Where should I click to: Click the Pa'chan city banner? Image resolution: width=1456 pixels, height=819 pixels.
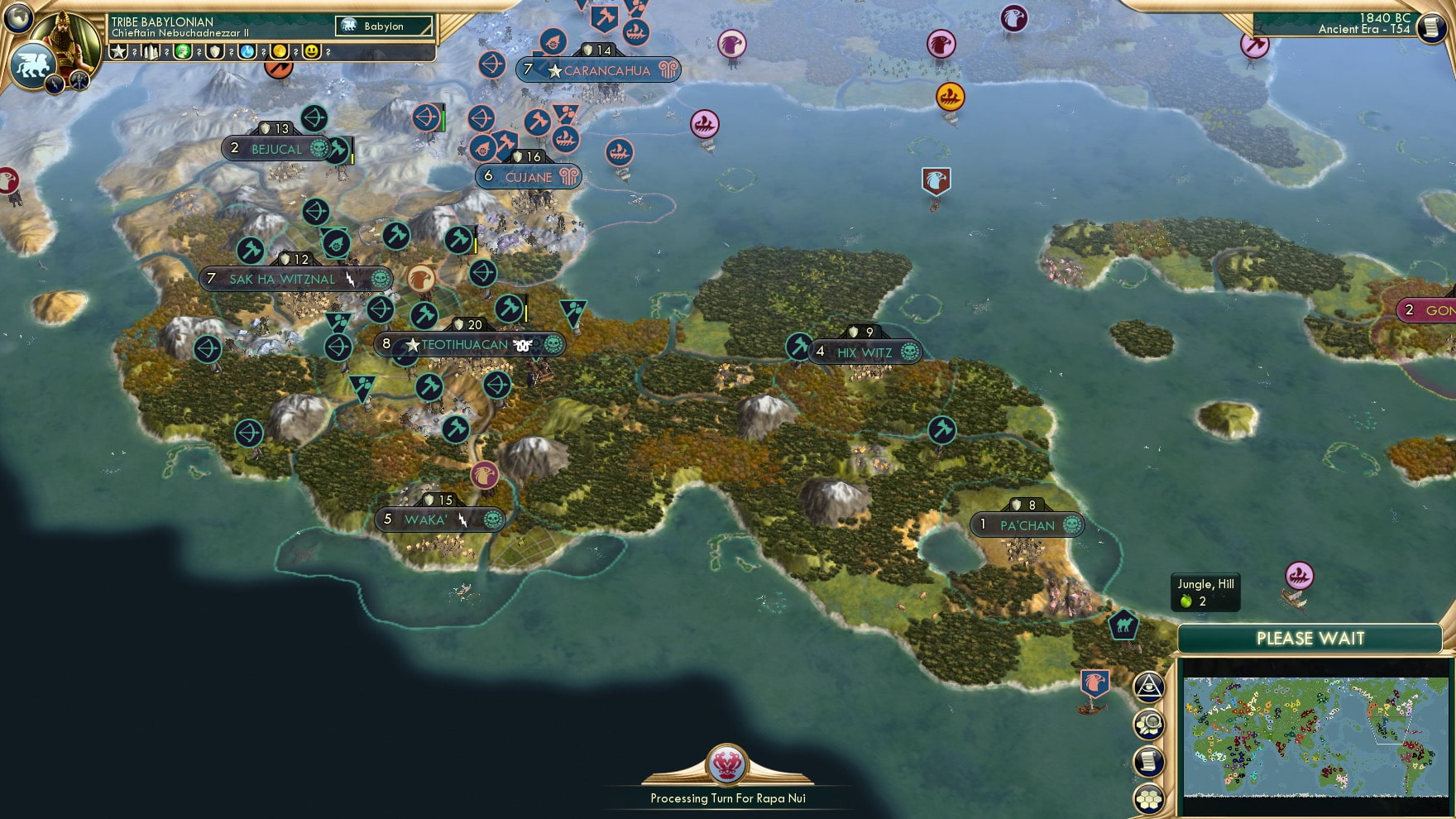point(1026,524)
